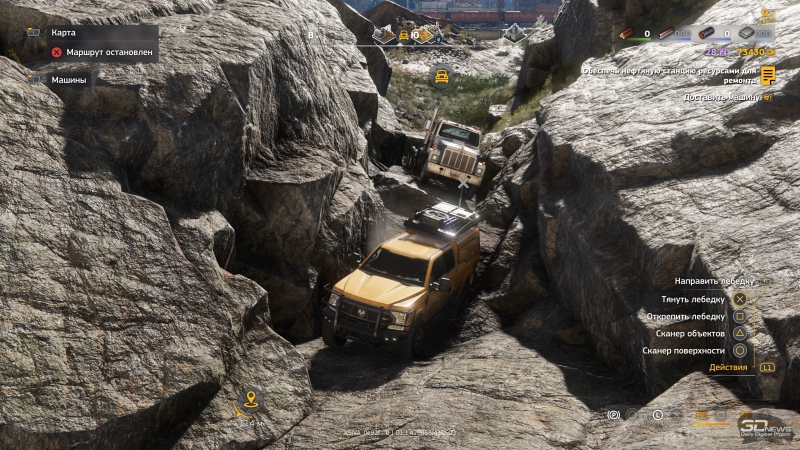
Task: Open the Машины (vehicles) entry
Action: coord(68,79)
